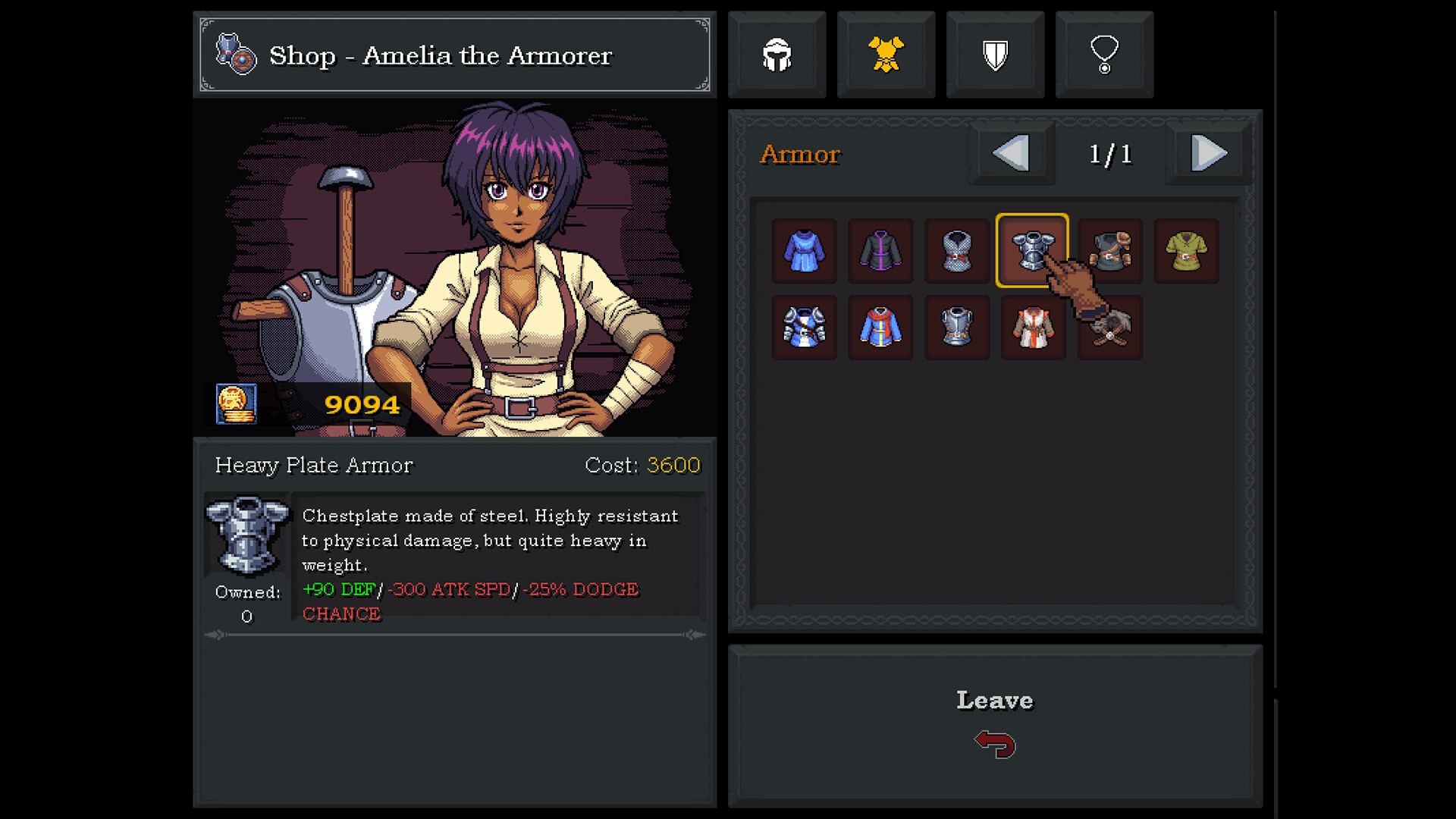1456x819 pixels.
Task: Open the chest armor category
Action: pyautogui.click(x=886, y=54)
